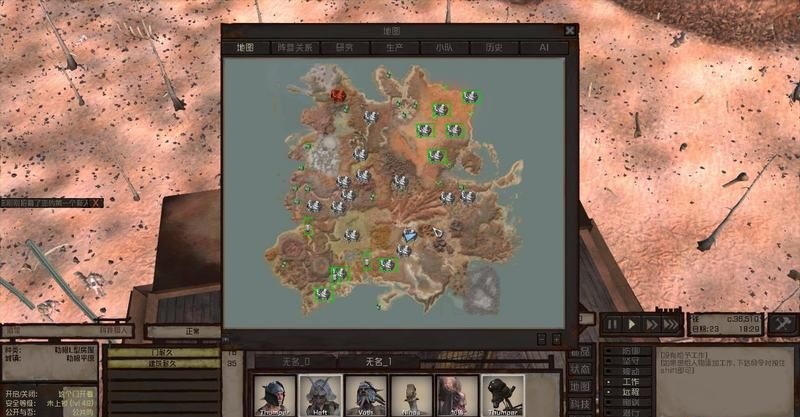This screenshot has width=800, height=417.
Task: Show the 历史 tab
Action: (494, 47)
